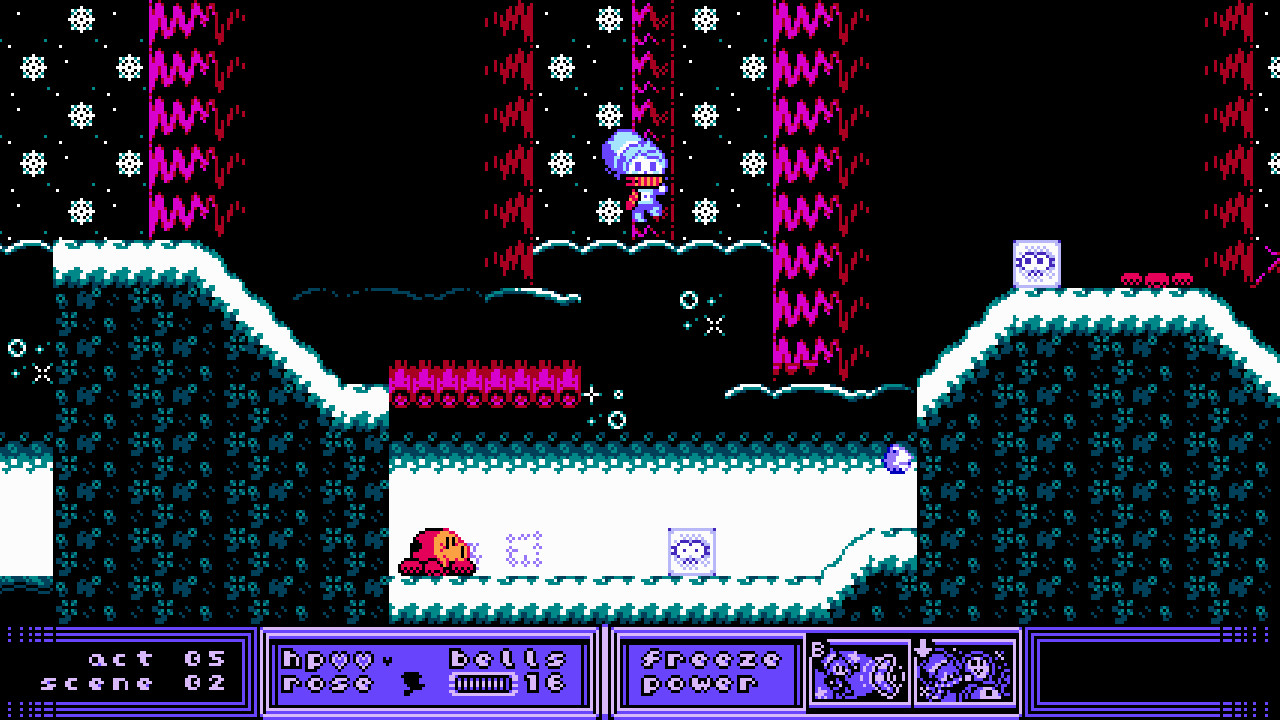Click the B button label on the bell ability box
Viewport: 1280px width, 720px height.
(817, 648)
